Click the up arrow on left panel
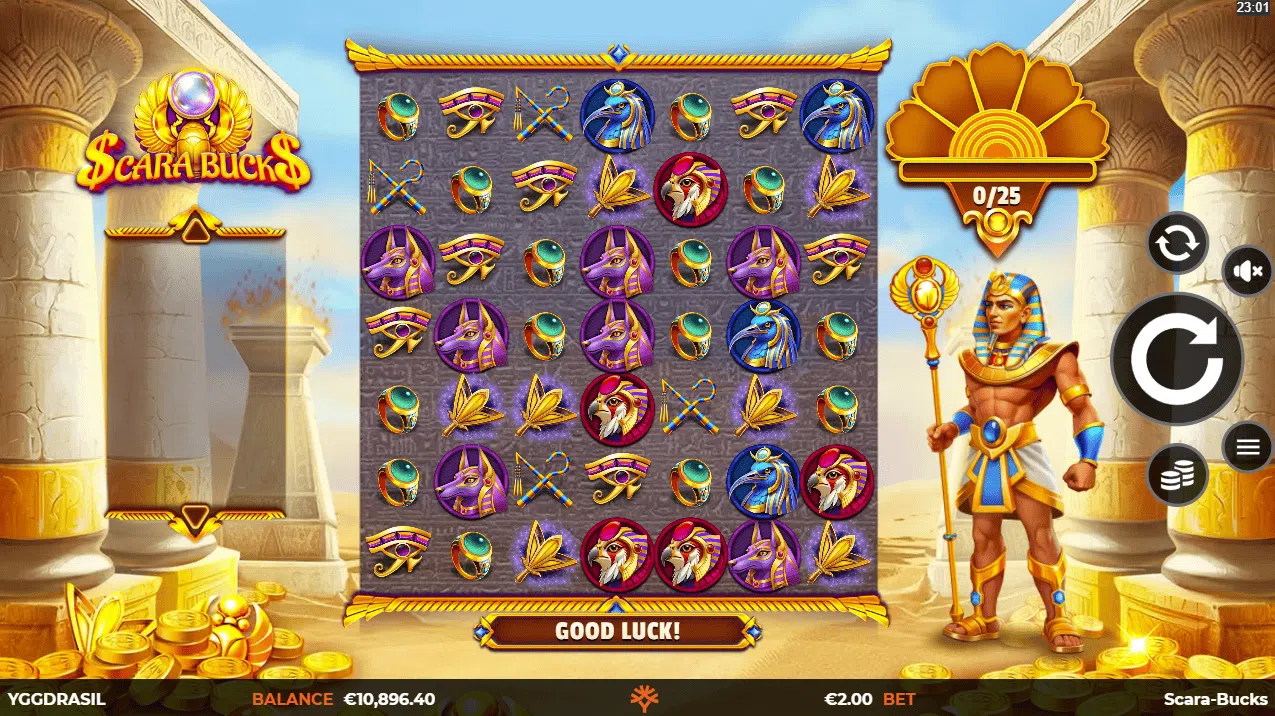This screenshot has height=716, width=1275. (x=196, y=230)
